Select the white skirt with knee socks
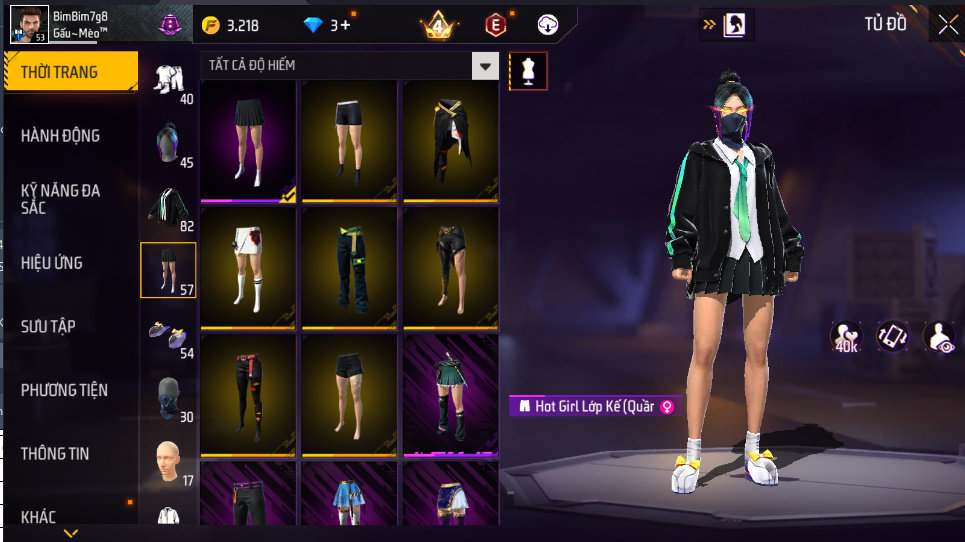This screenshot has height=542, width=965. tap(248, 266)
